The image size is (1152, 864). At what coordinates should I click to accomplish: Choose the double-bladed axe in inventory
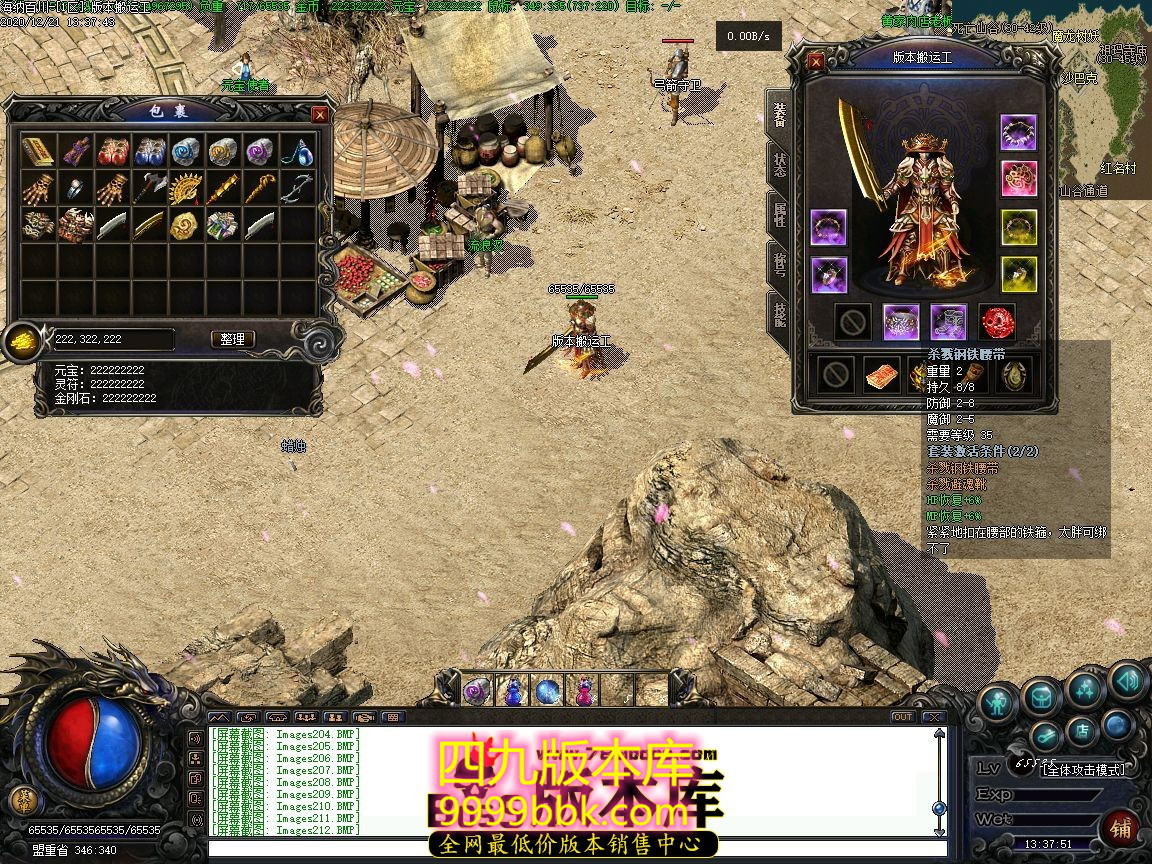(x=149, y=188)
